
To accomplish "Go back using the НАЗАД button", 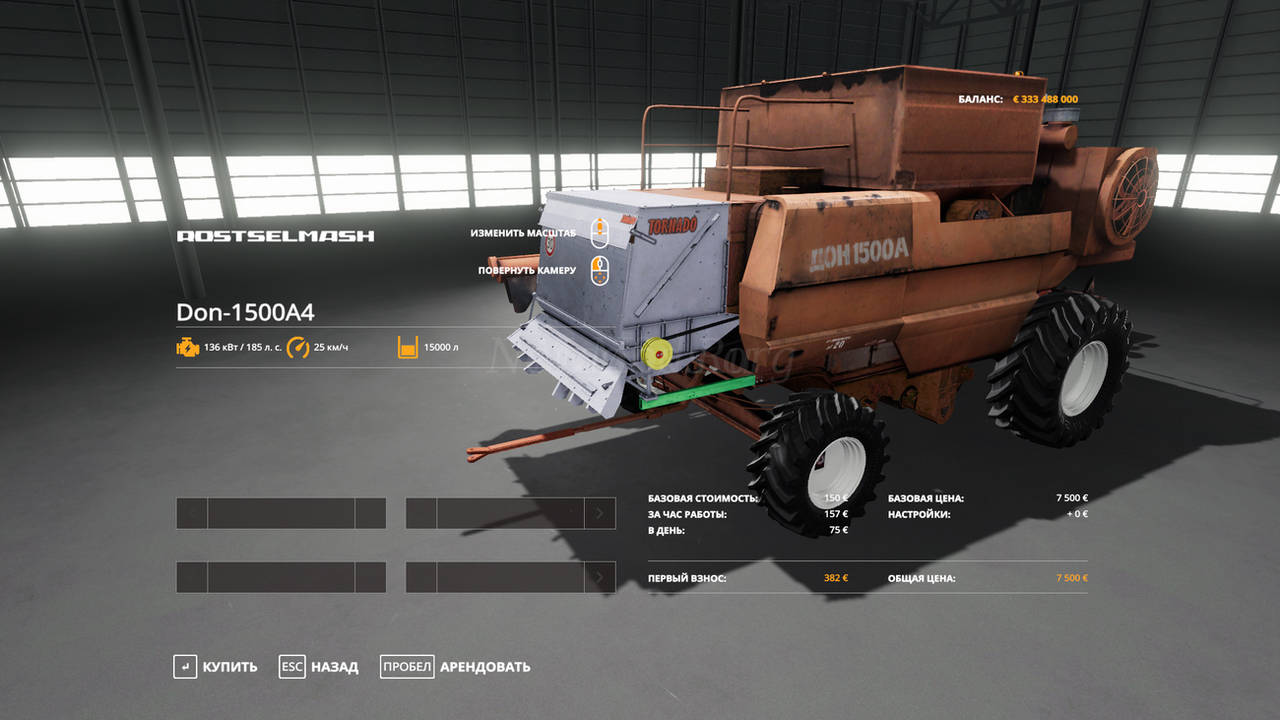I will pos(319,667).
